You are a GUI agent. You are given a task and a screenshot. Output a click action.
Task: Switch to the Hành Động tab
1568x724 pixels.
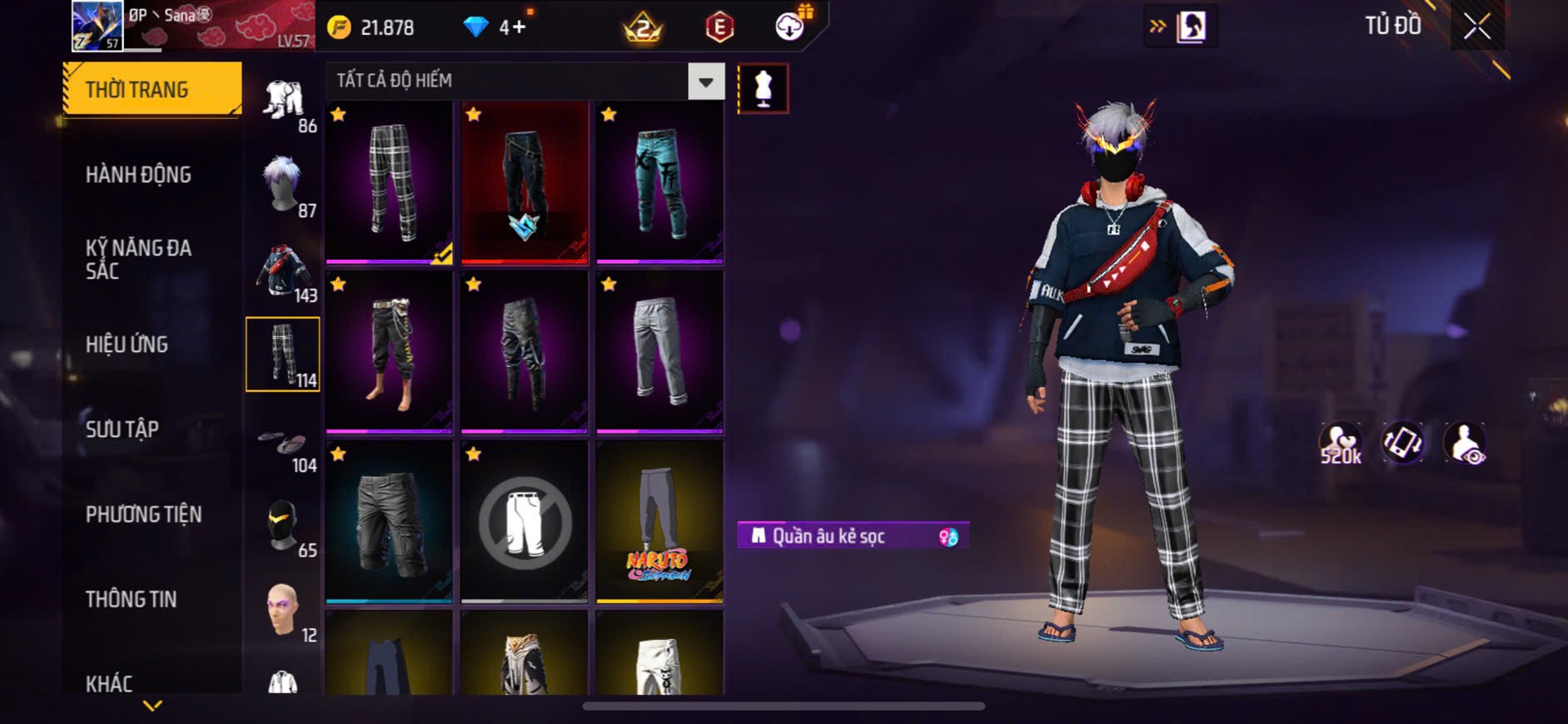click(x=138, y=175)
